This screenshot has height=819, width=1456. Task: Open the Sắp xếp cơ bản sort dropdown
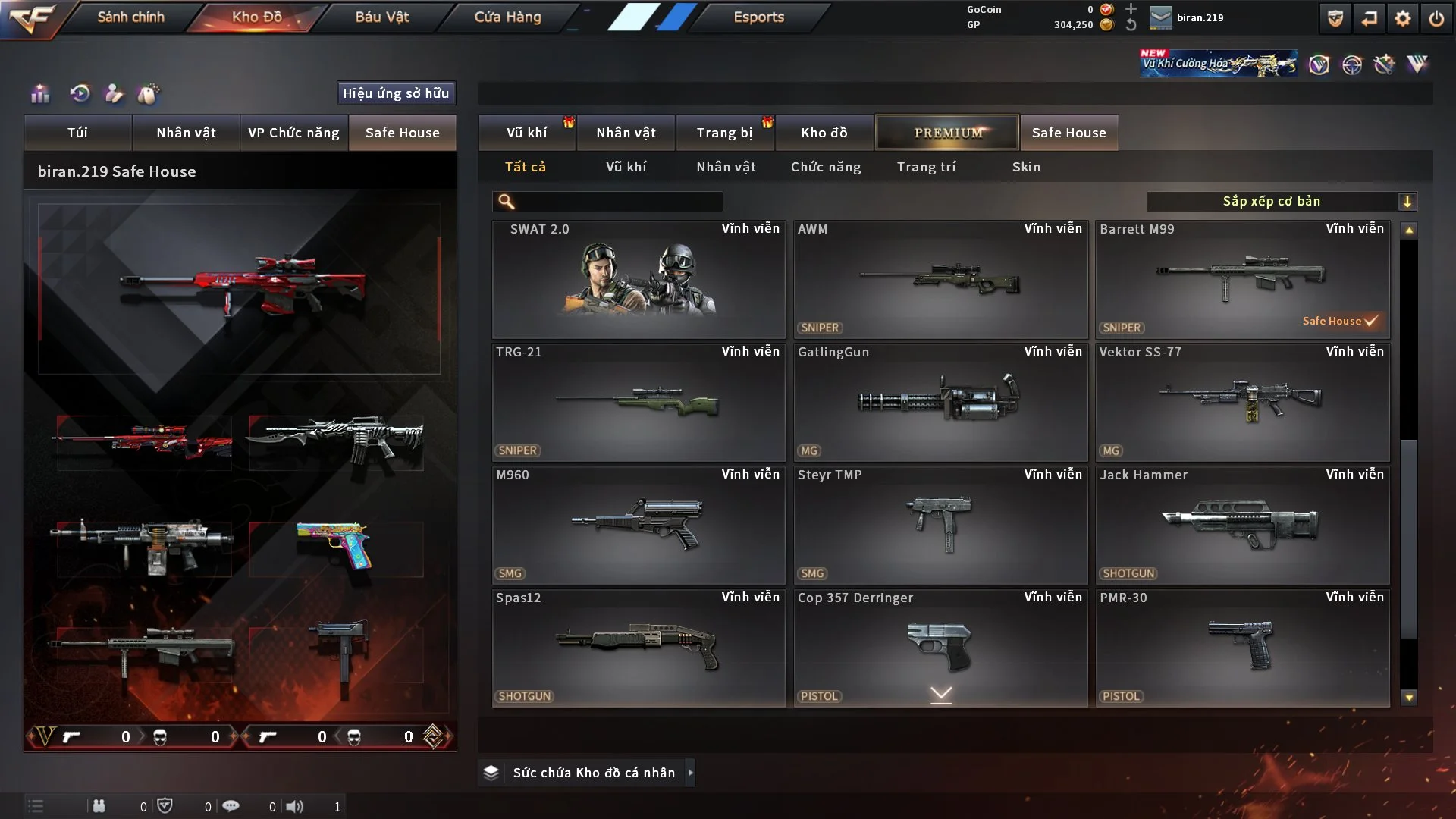click(1281, 202)
